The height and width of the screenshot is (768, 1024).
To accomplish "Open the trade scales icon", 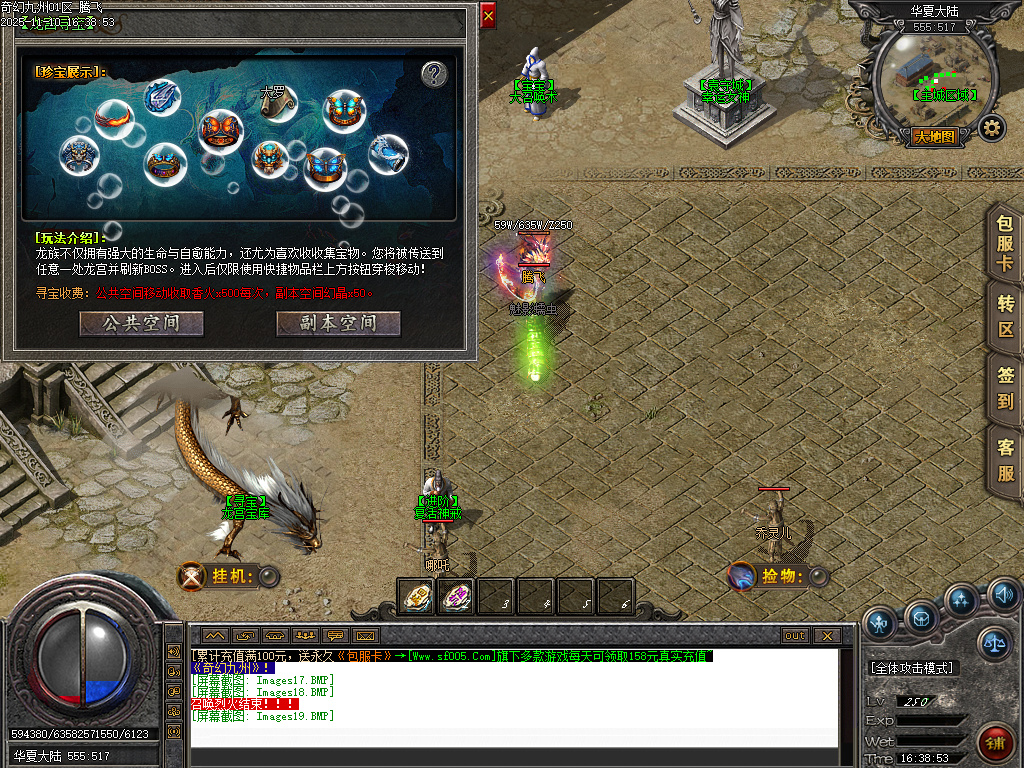I will click(994, 645).
